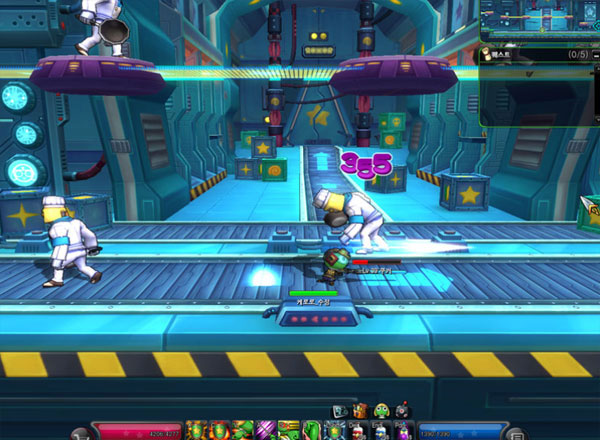
Task: Click the green frog face menu icon
Action: (381, 411)
